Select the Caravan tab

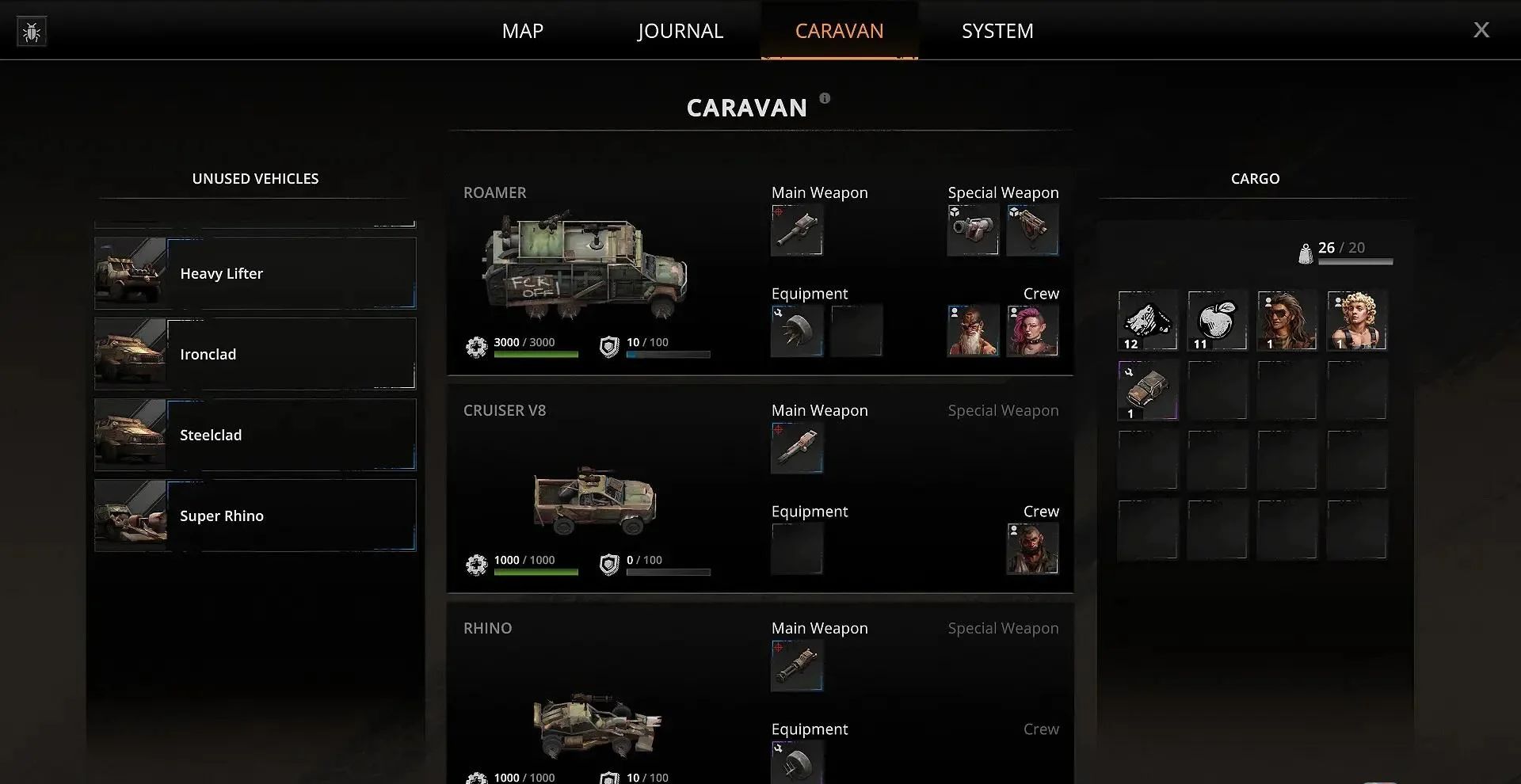tap(839, 31)
